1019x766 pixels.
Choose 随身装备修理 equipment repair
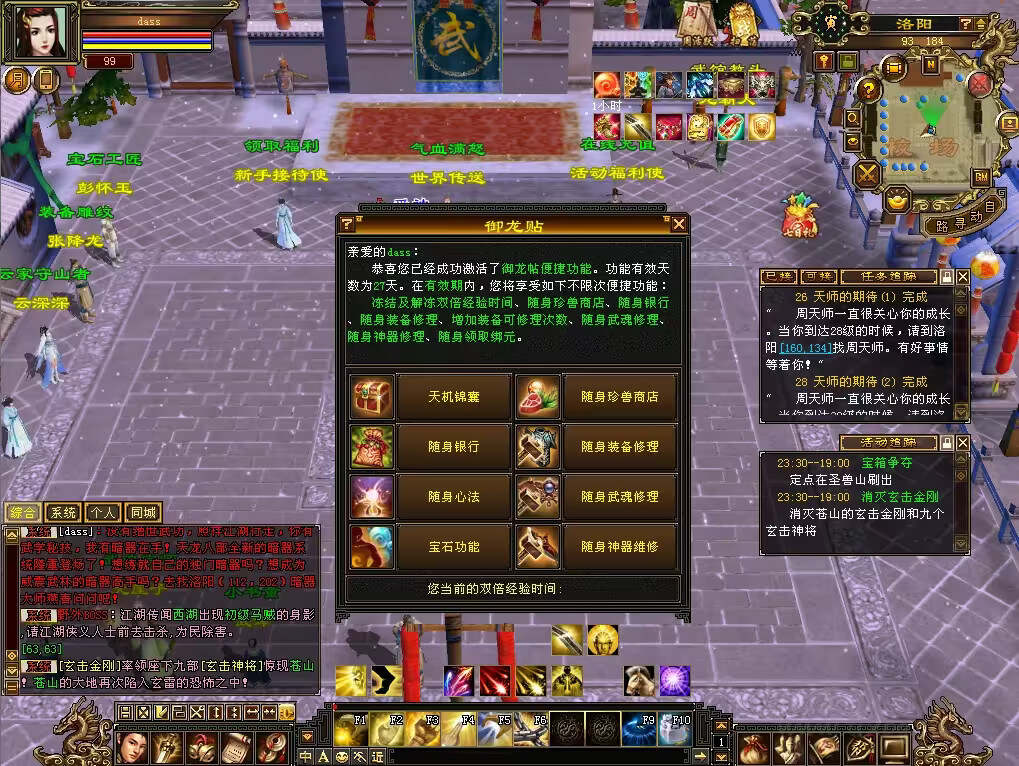click(619, 447)
